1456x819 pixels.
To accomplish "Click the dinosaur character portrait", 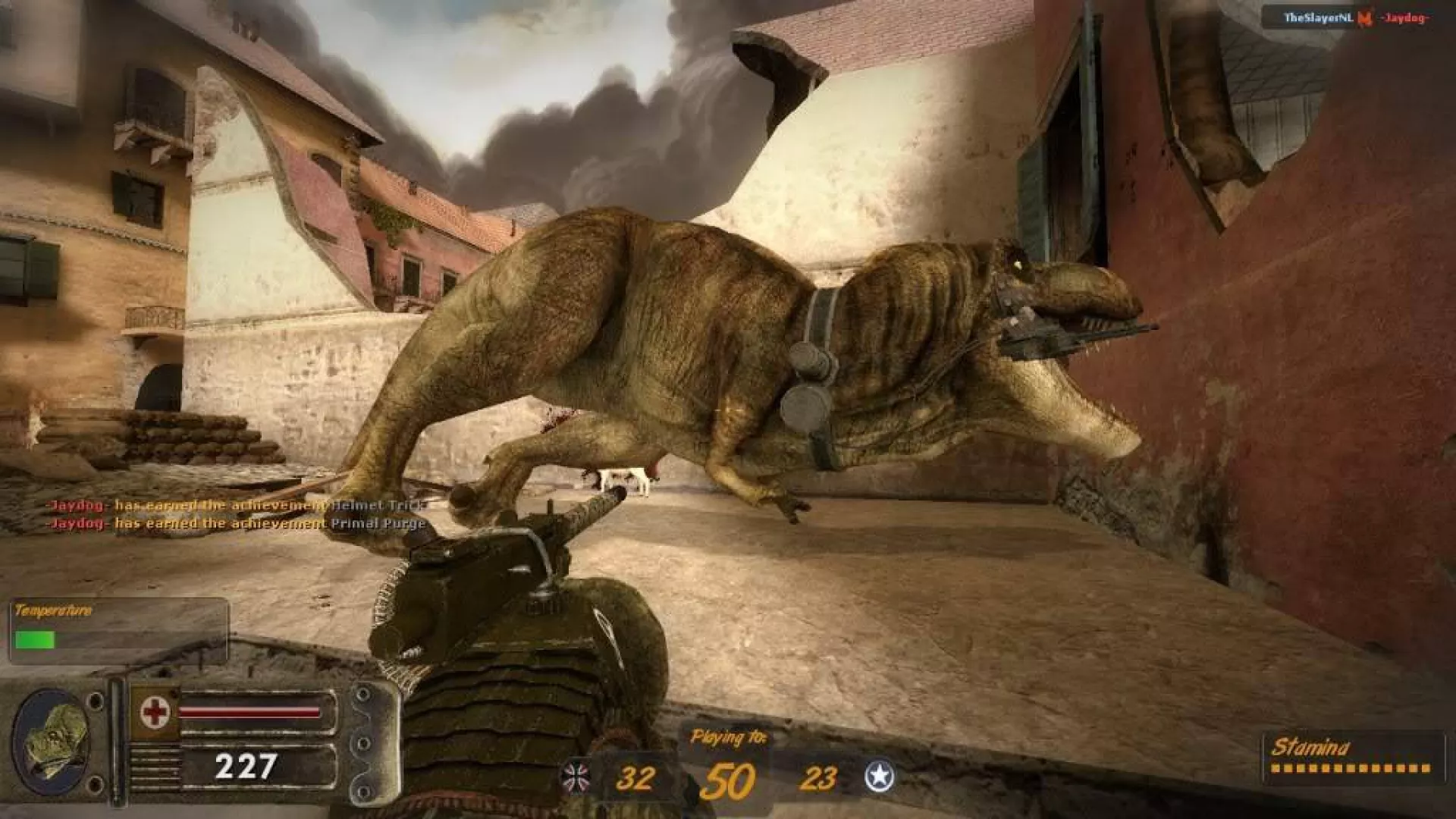I will click(52, 742).
